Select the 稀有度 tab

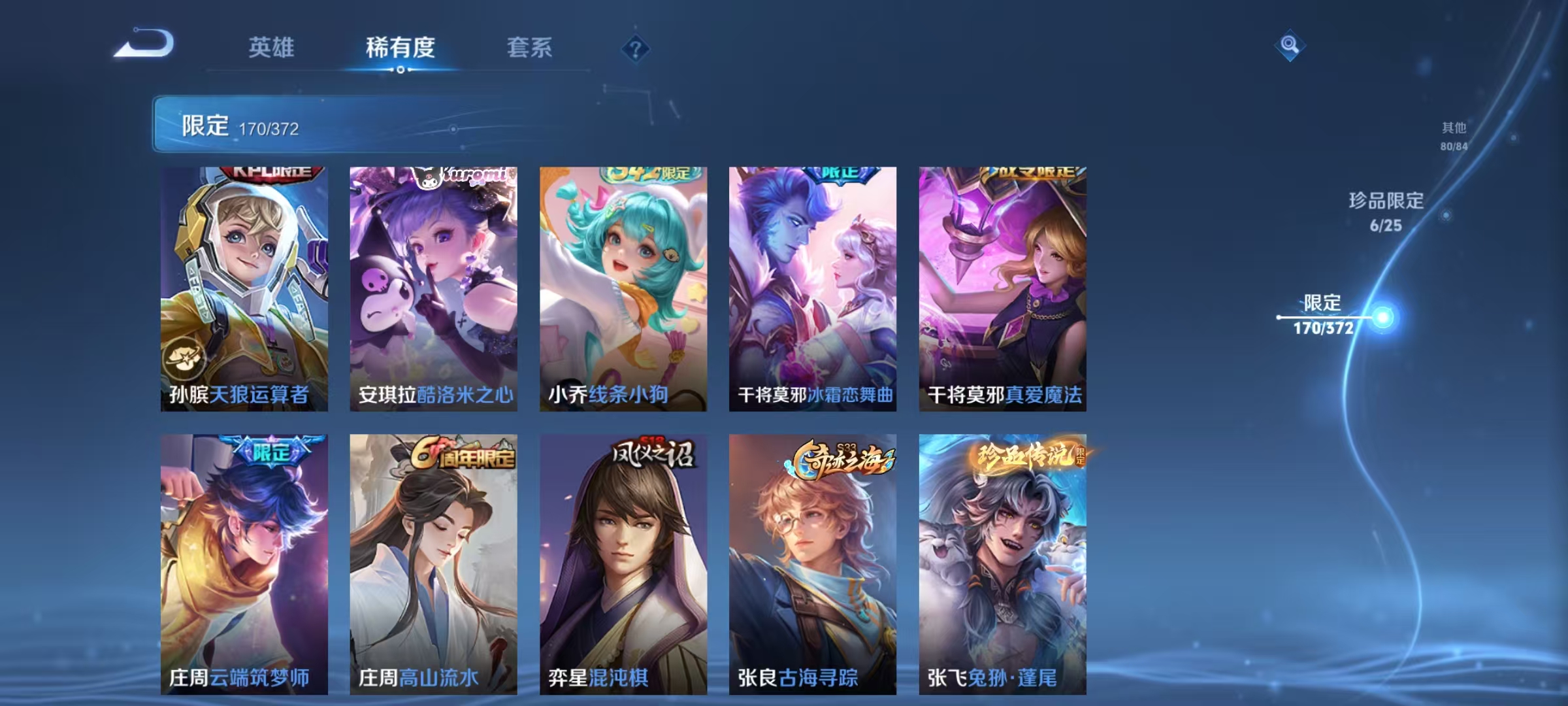pyautogui.click(x=400, y=46)
